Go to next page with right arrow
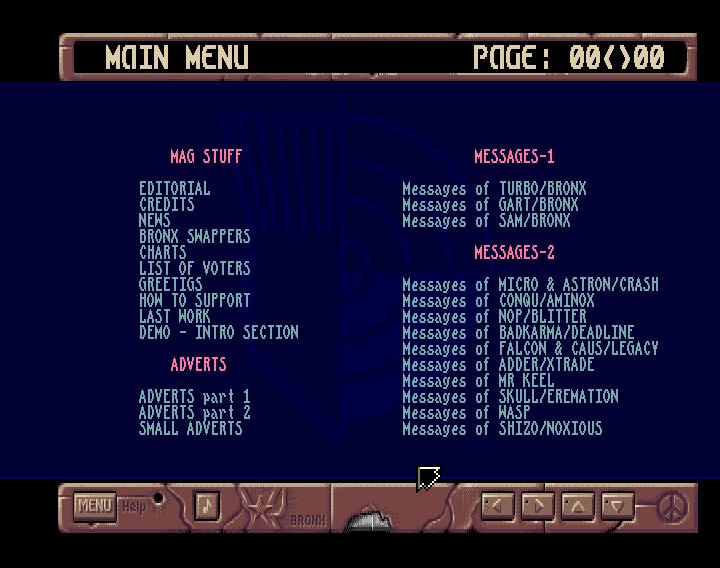Screen dimensions: 720x568 click(537, 505)
